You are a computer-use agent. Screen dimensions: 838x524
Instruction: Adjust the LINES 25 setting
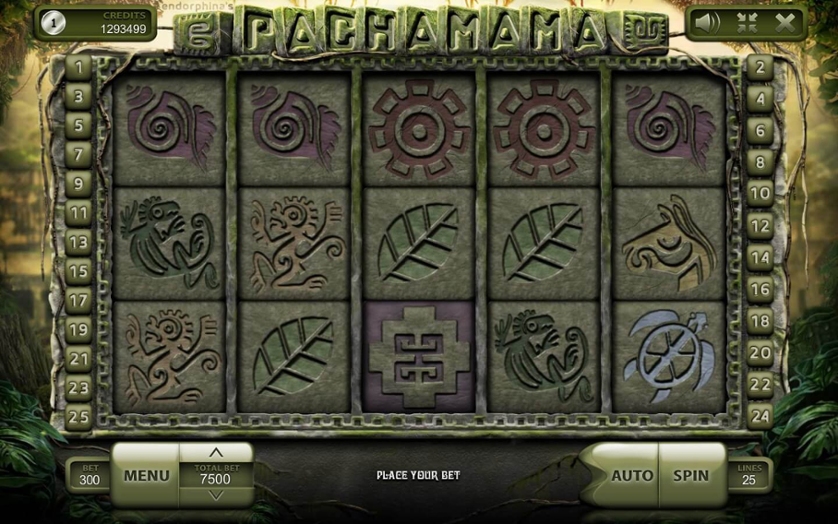(748, 475)
